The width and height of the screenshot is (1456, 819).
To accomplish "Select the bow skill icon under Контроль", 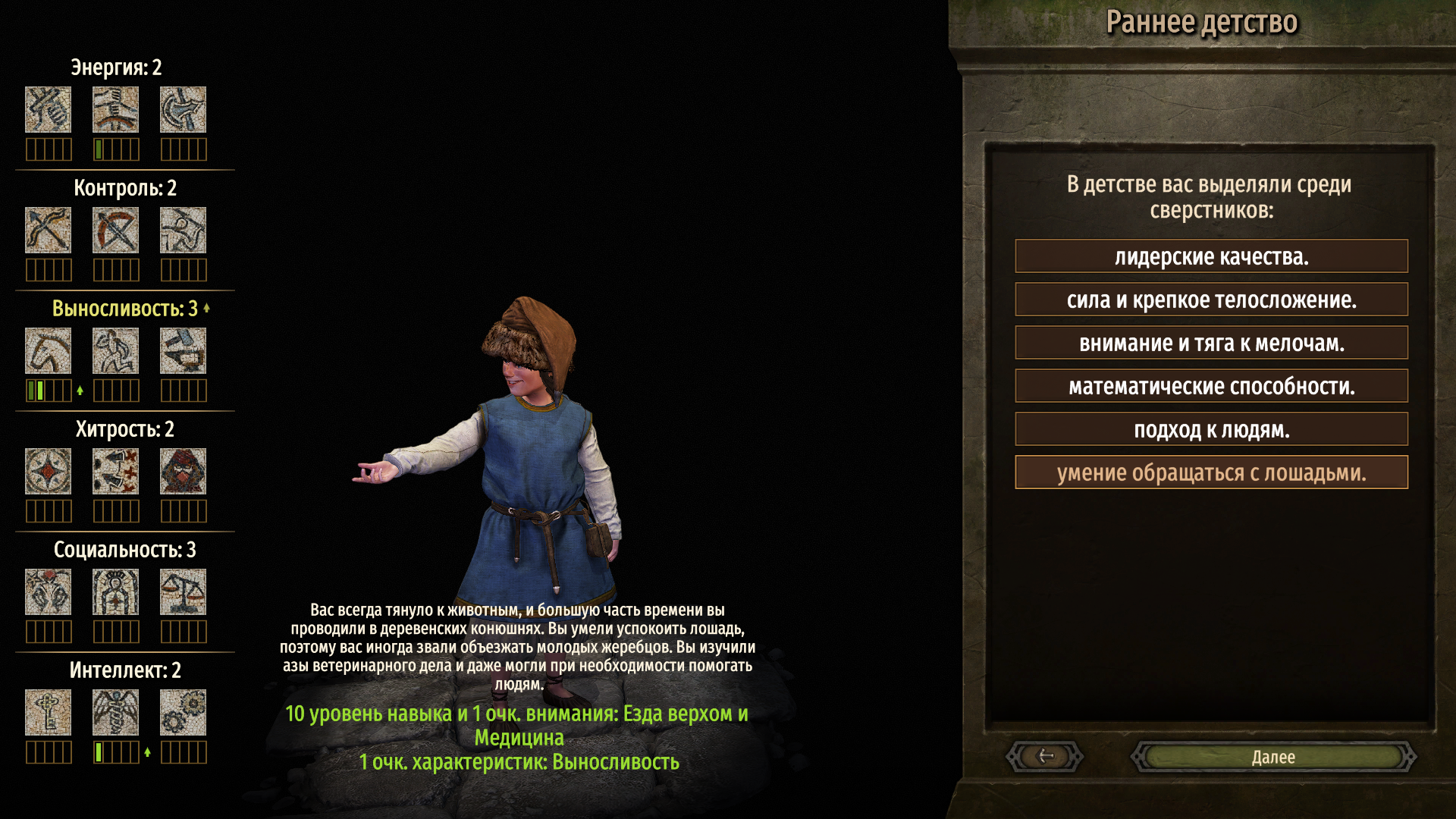I will pyautogui.click(x=48, y=230).
